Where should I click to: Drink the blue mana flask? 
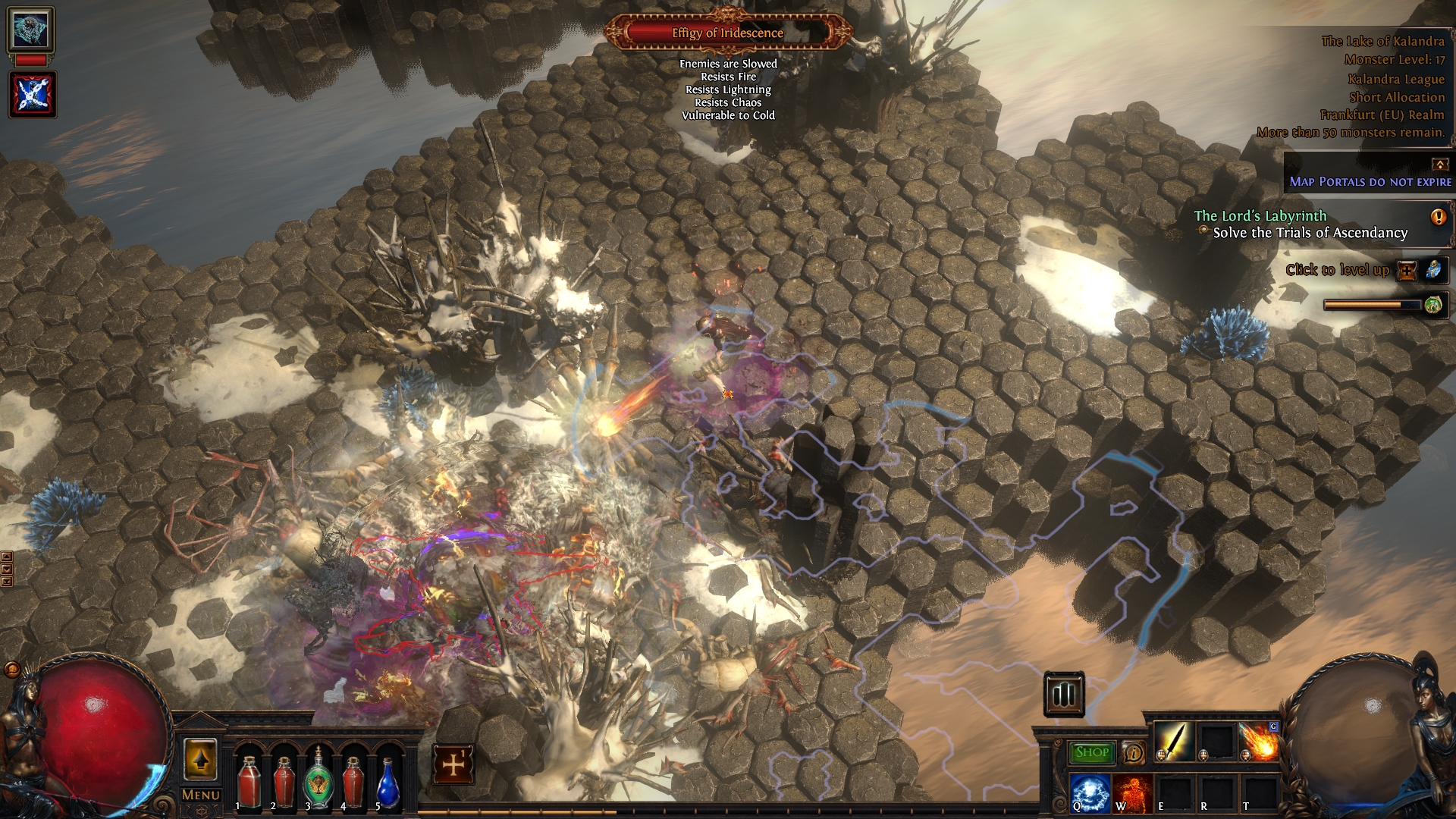coord(388,783)
